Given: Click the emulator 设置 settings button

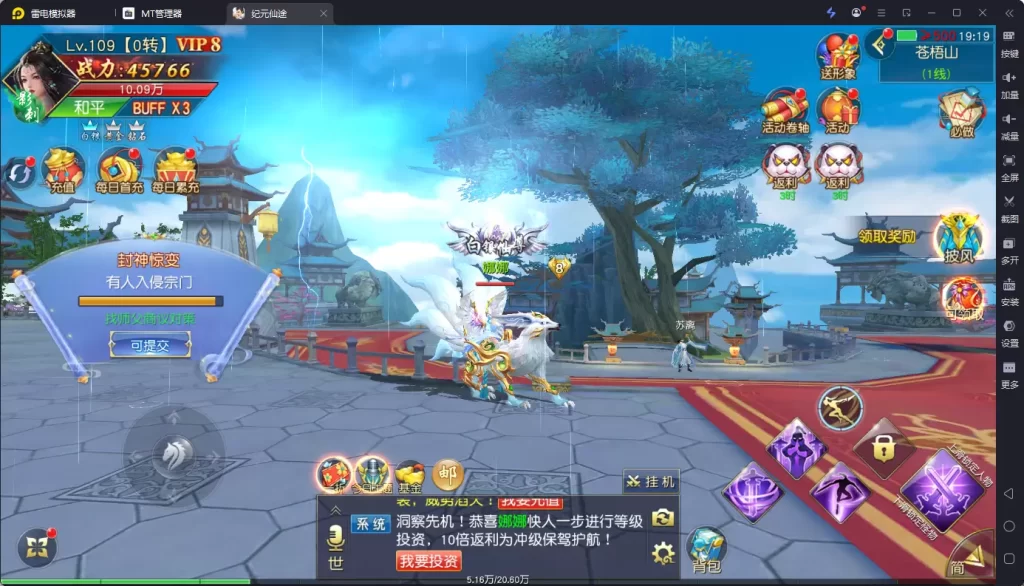Looking at the screenshot, I should coord(1009,333).
